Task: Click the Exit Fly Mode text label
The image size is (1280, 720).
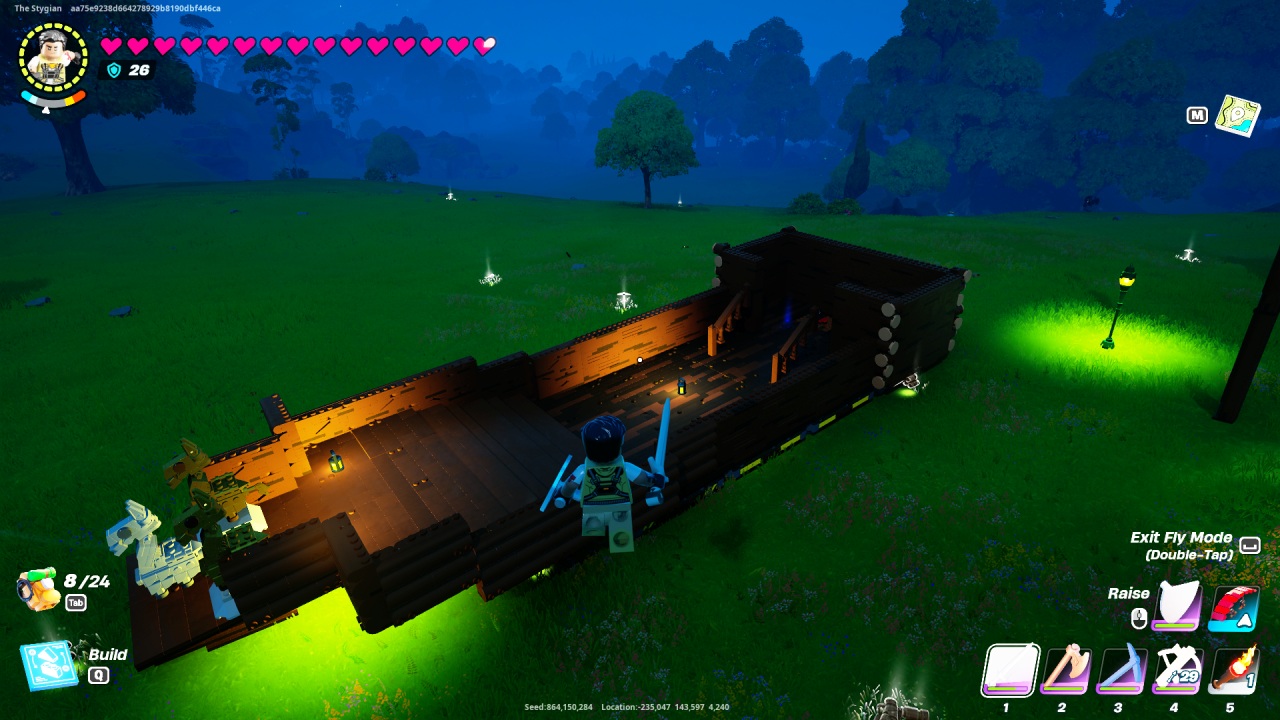Action: 1179,537
